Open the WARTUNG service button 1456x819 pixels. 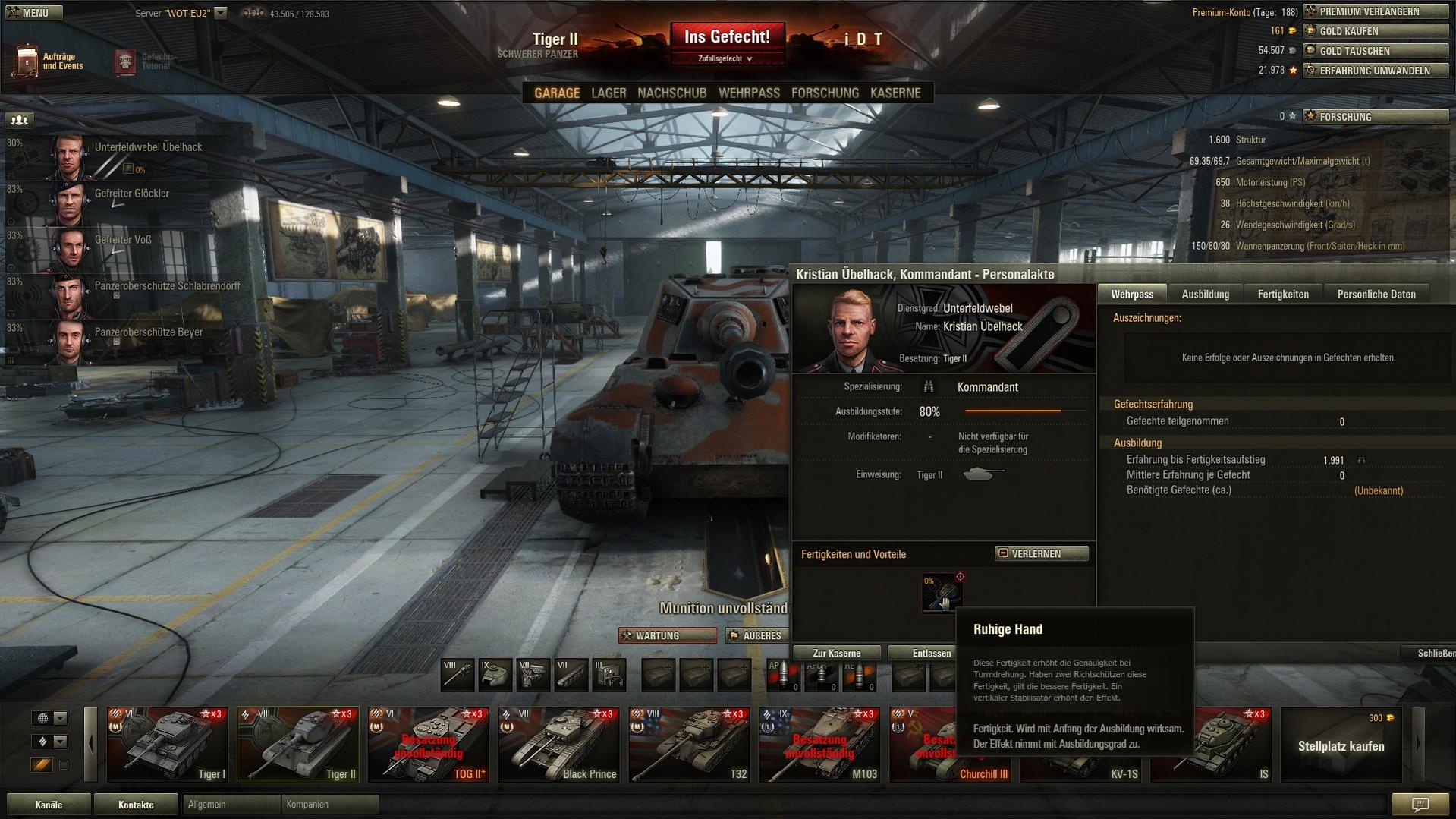[x=667, y=635]
